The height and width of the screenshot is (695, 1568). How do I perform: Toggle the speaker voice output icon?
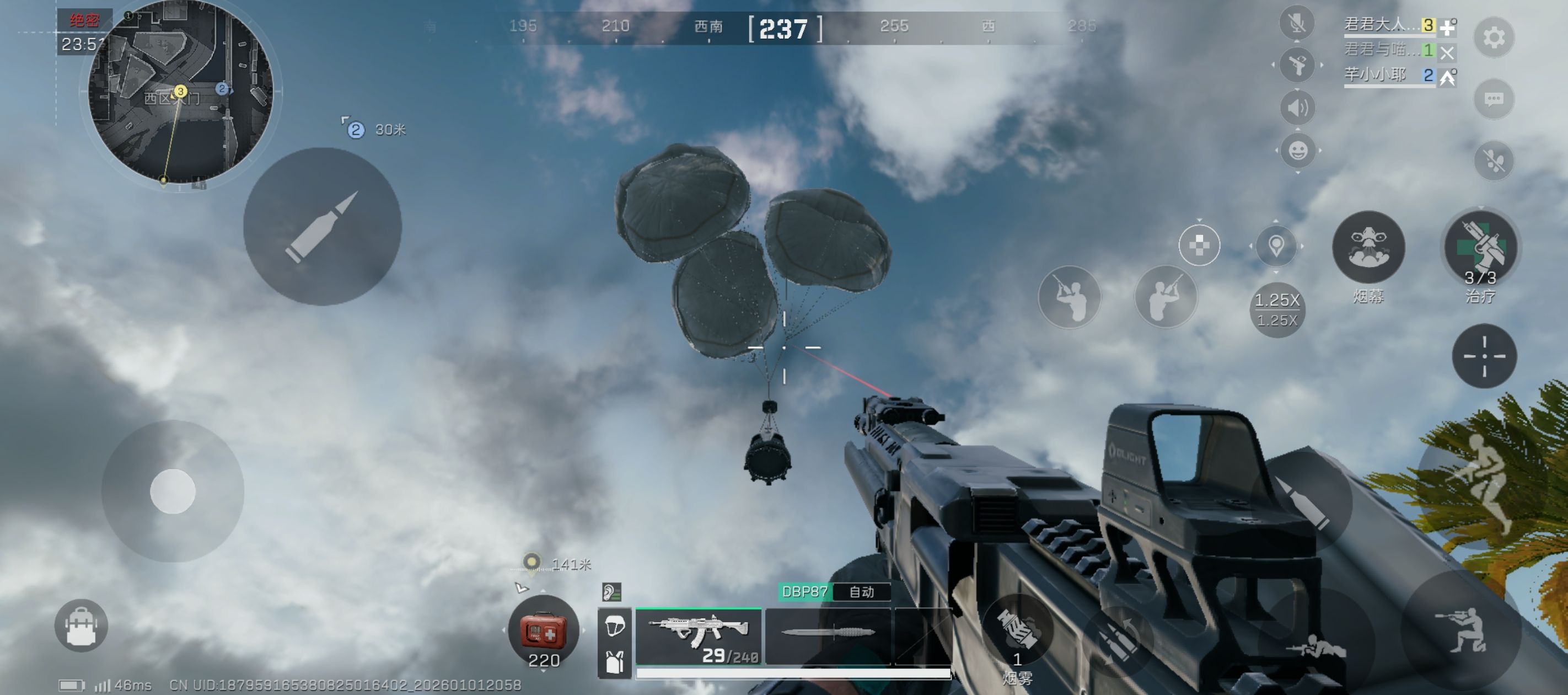click(x=1297, y=108)
